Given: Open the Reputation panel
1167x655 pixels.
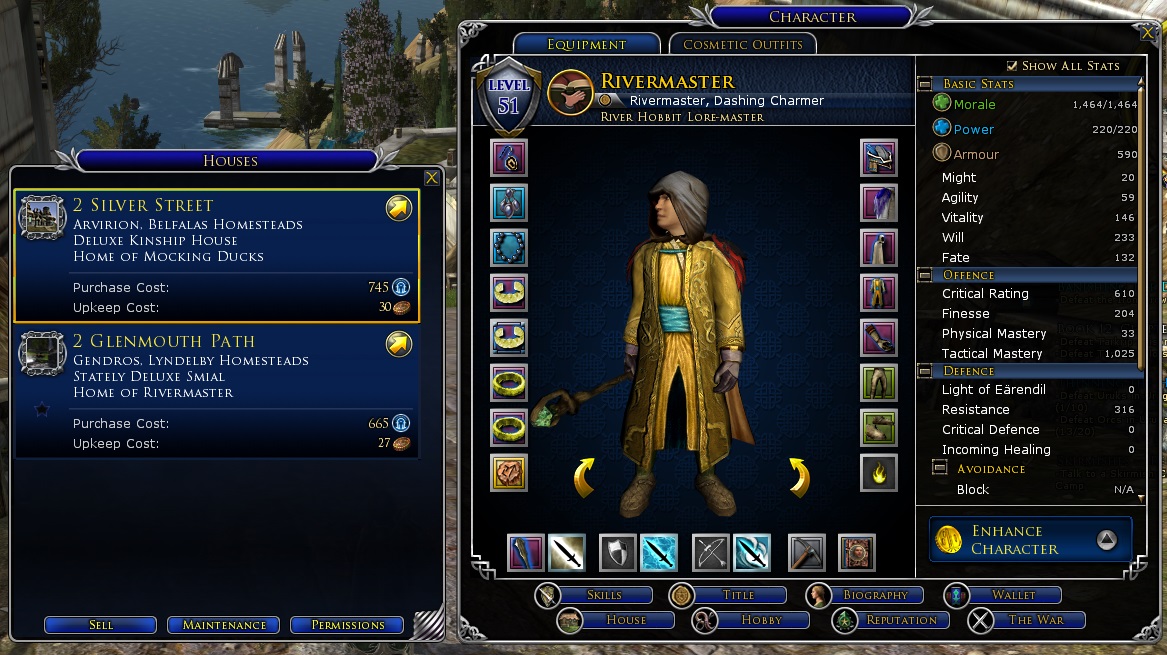Looking at the screenshot, I should click(901, 620).
